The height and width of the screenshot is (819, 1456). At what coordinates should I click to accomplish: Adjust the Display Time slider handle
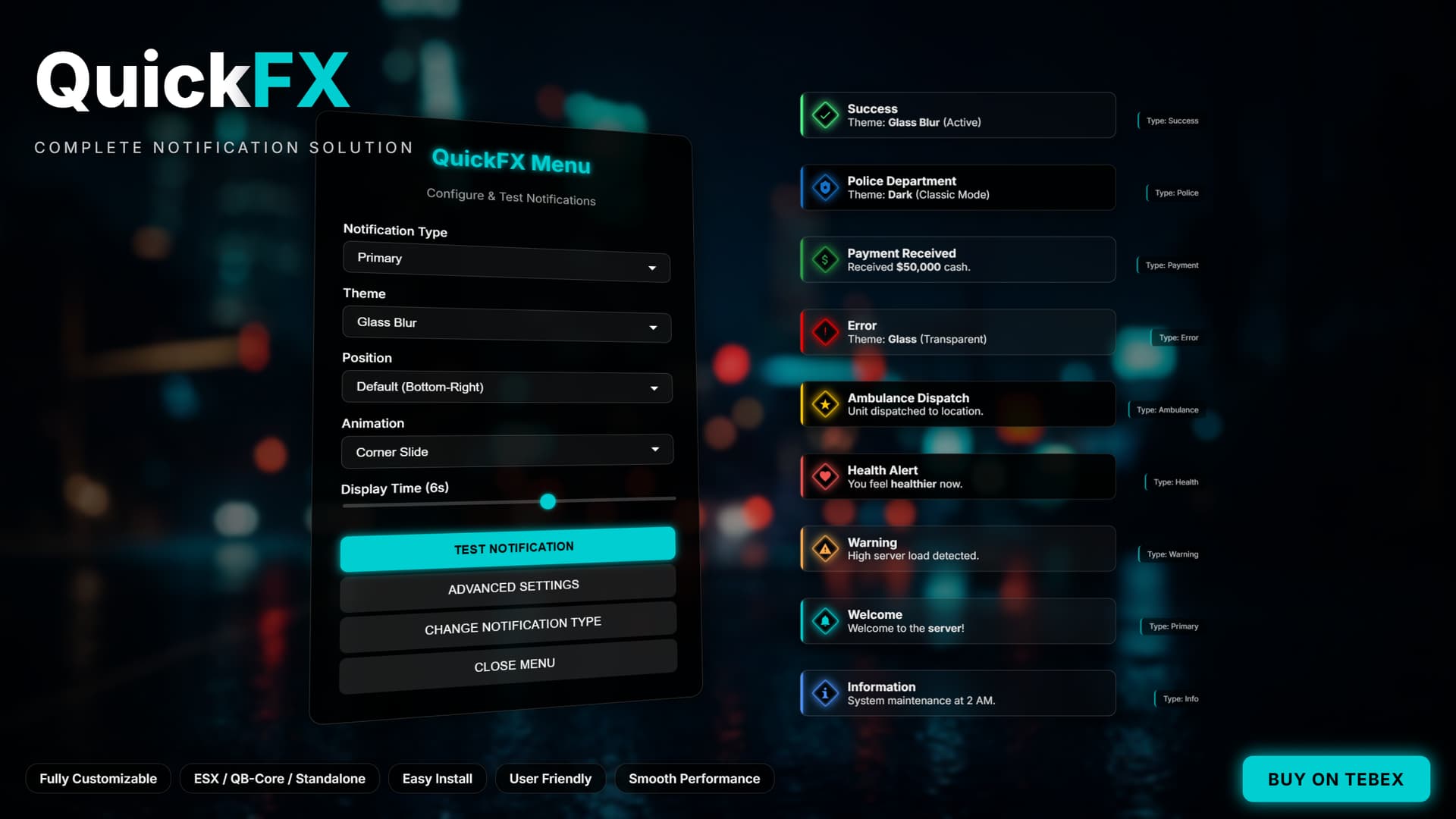click(x=548, y=501)
